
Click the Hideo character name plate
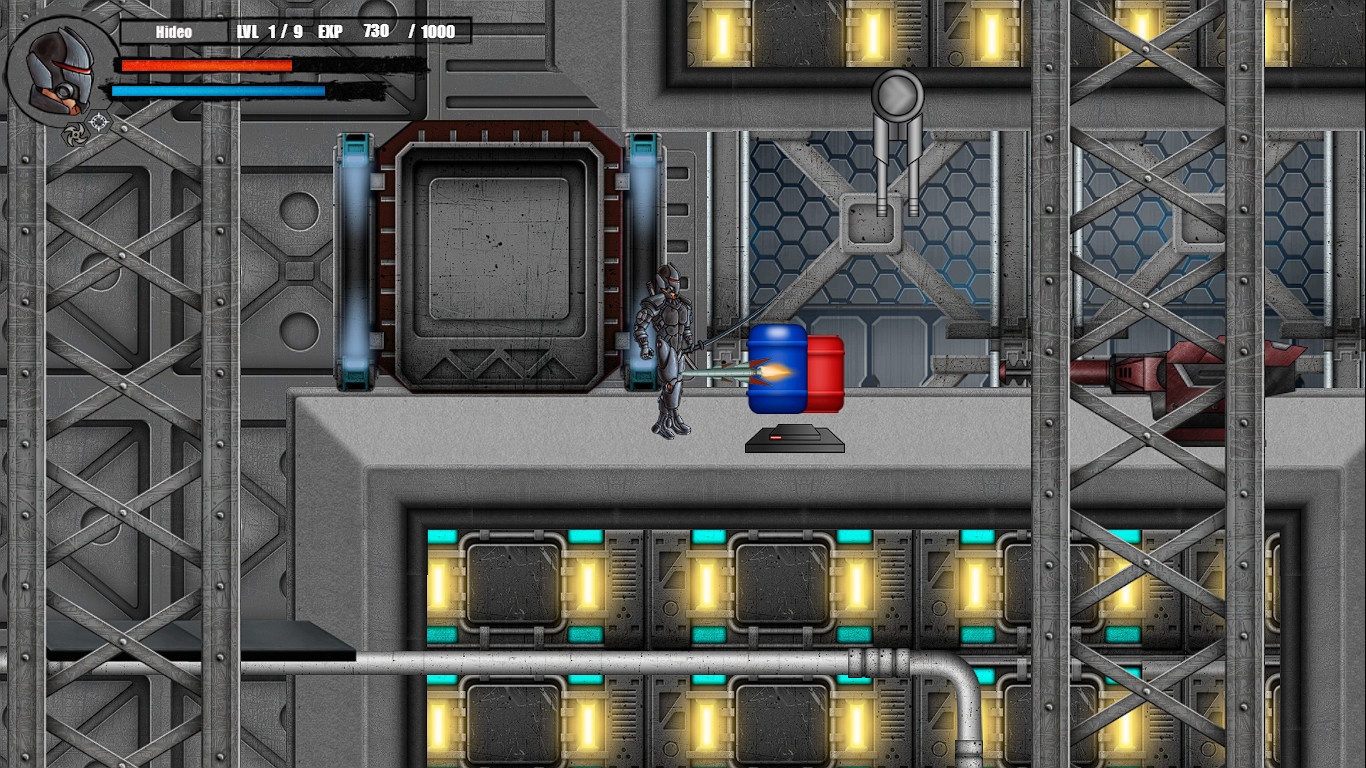coord(173,32)
